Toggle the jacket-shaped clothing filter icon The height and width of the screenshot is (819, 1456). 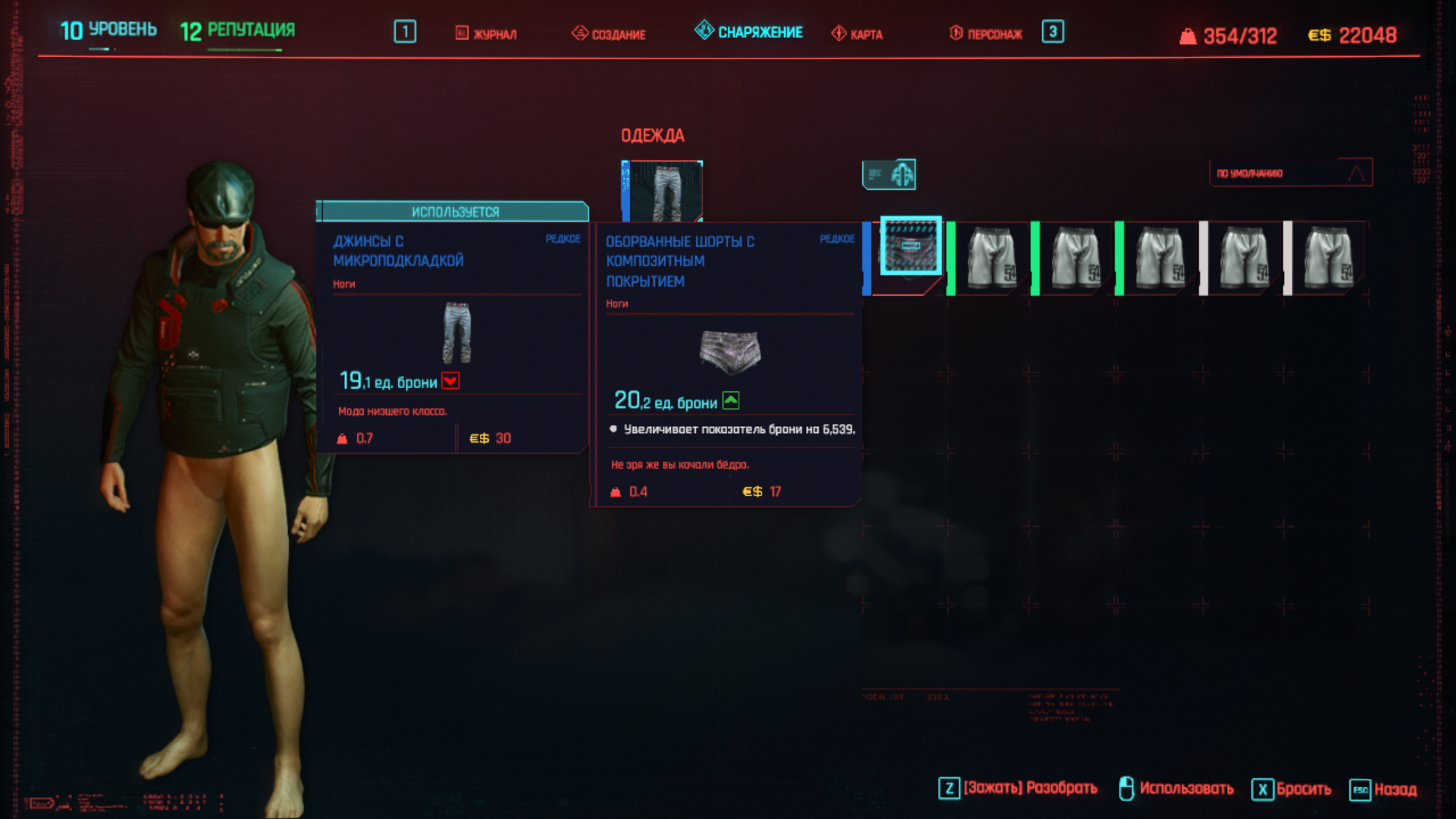(890, 174)
